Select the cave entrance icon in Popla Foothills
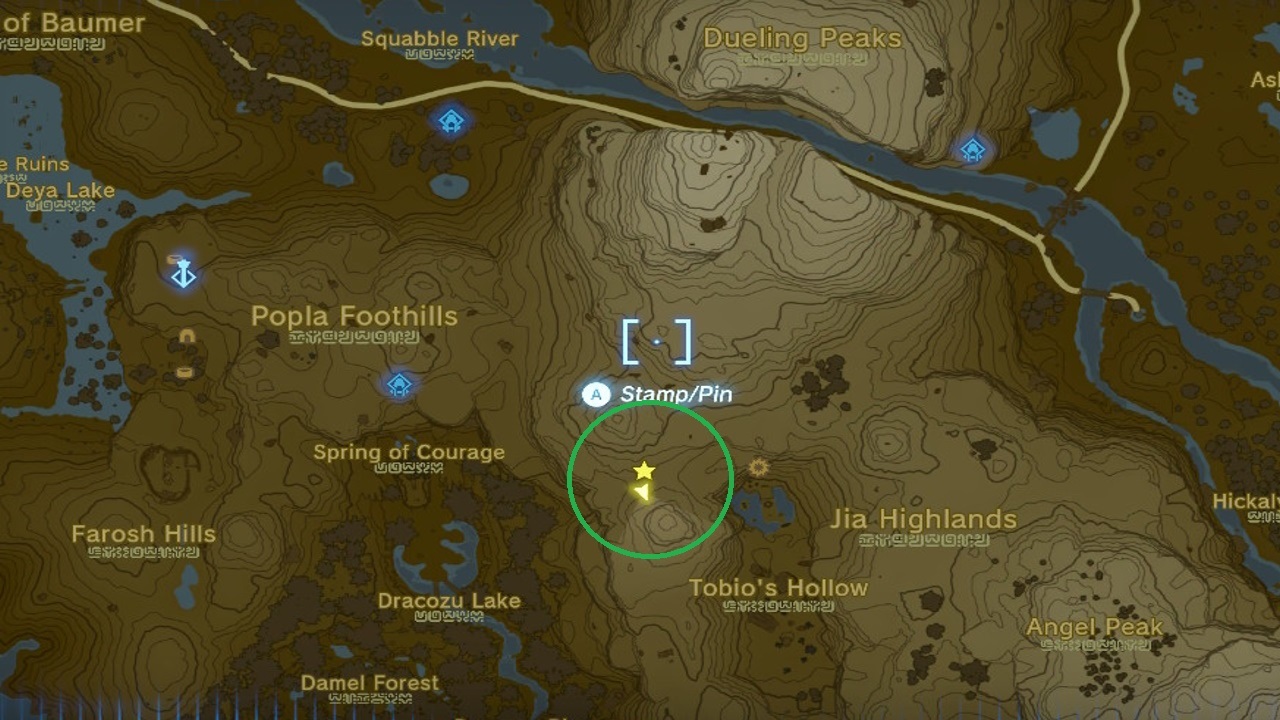 (186, 335)
